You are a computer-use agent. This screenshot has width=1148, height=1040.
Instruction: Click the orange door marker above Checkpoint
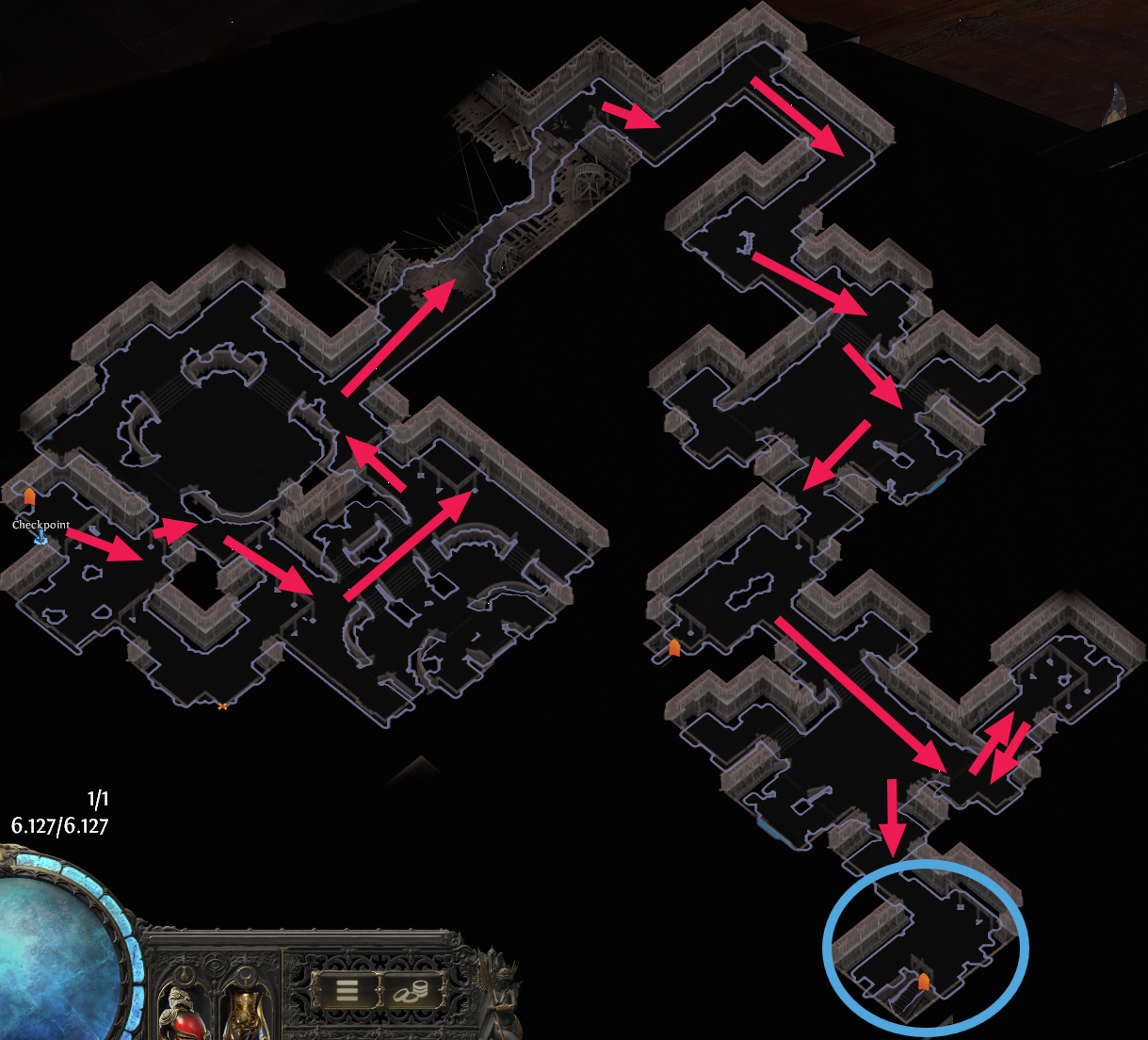coord(29,496)
